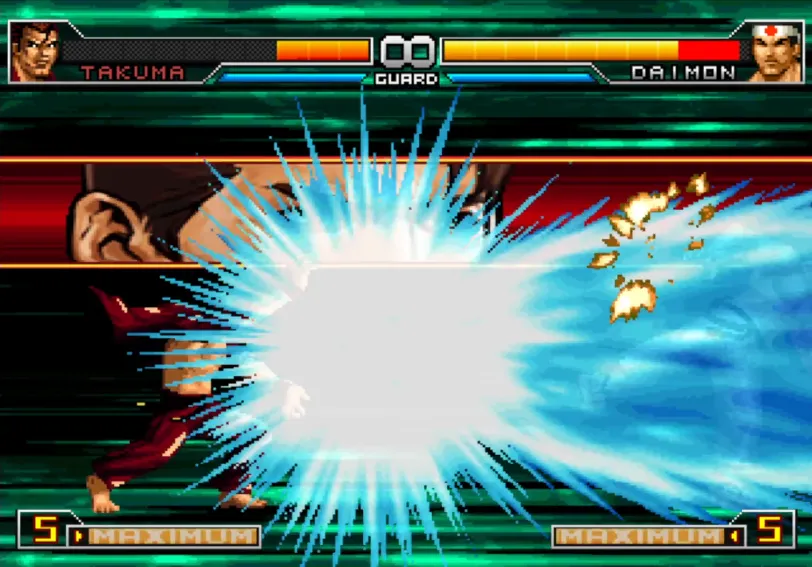Click Daimon's character portrait
Image resolution: width=812 pixels, height=567 pixels.
[x=775, y=51]
